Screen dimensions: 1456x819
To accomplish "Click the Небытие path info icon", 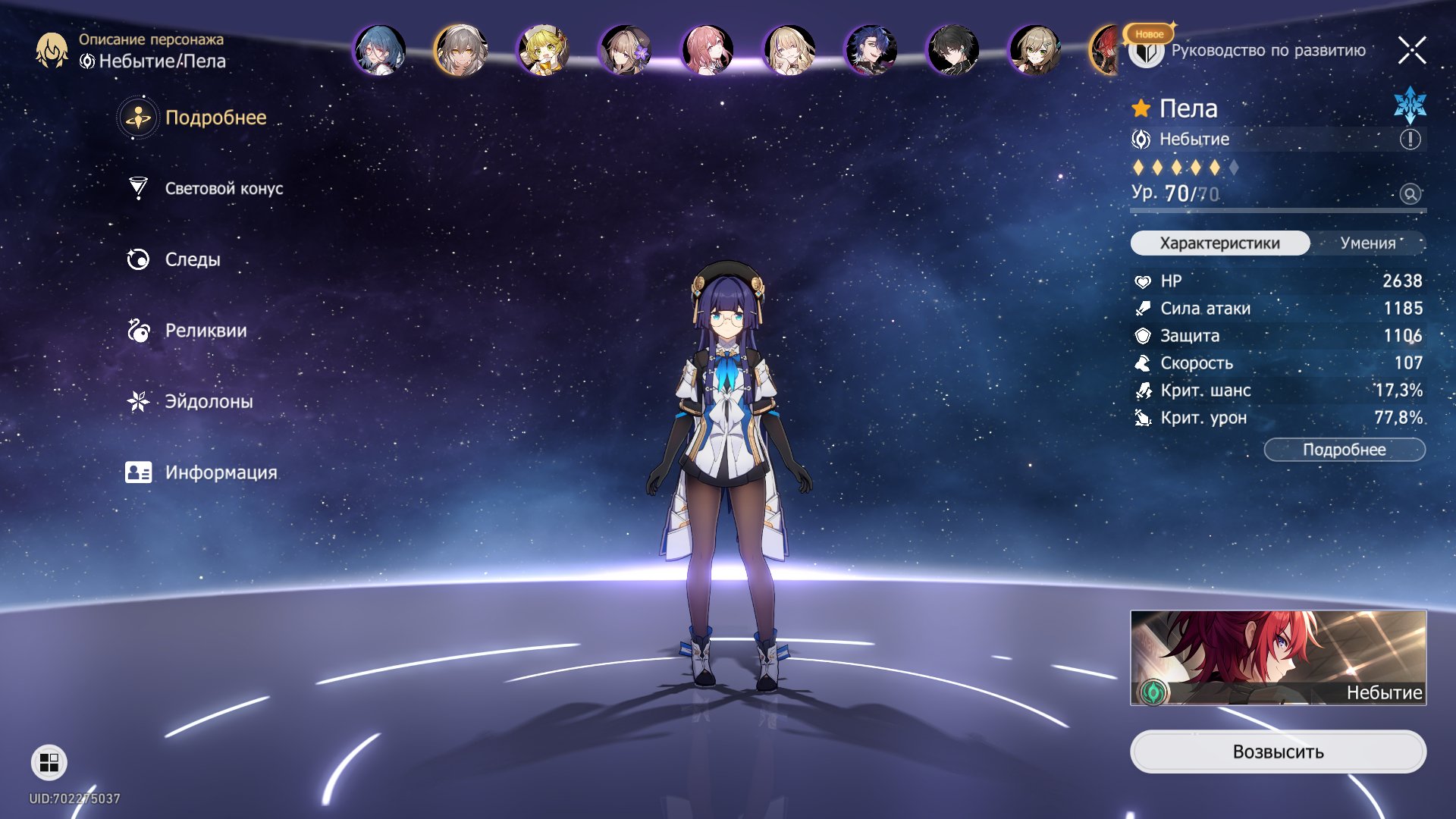I will (x=1410, y=140).
